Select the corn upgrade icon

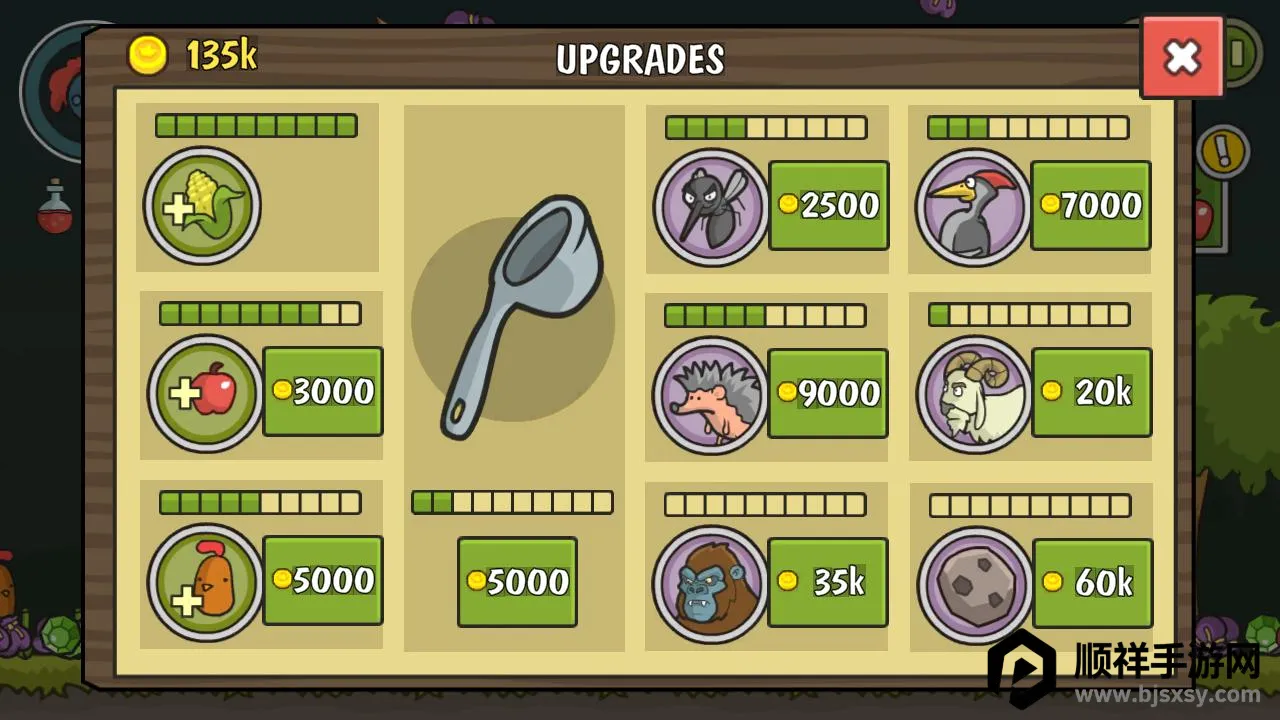202,206
